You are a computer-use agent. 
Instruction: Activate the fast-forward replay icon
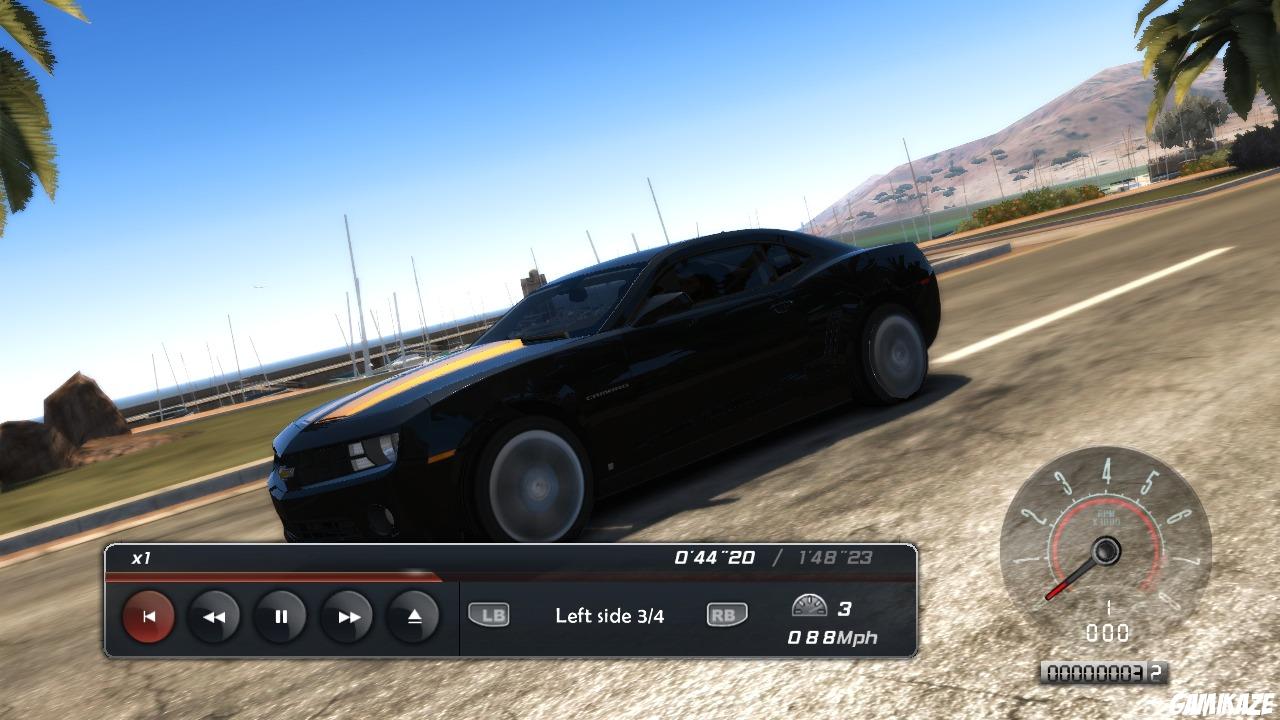347,617
